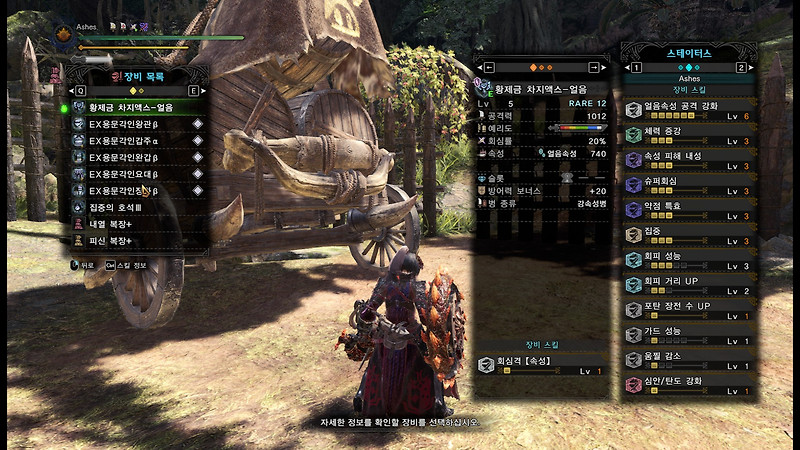Click the 얼음속성 공격 강화 skill row

click(x=688, y=110)
